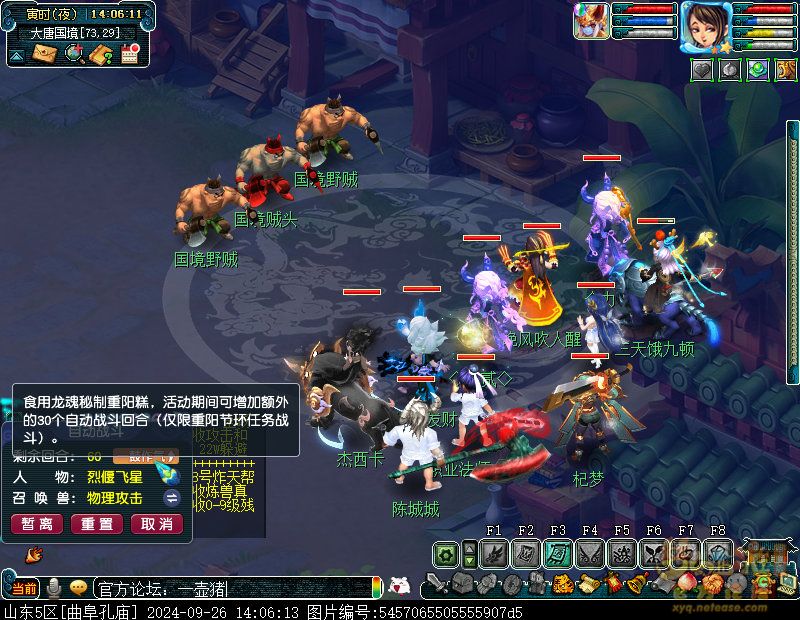The height and width of the screenshot is (620, 800).
Task: Open the red calendar icon under the clock
Action: tap(130, 54)
